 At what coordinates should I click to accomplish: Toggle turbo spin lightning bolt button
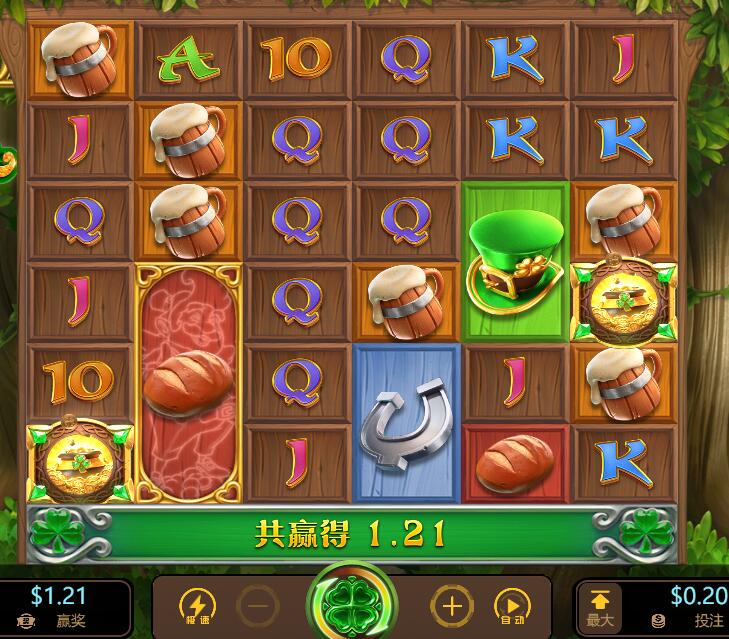[x=197, y=606]
